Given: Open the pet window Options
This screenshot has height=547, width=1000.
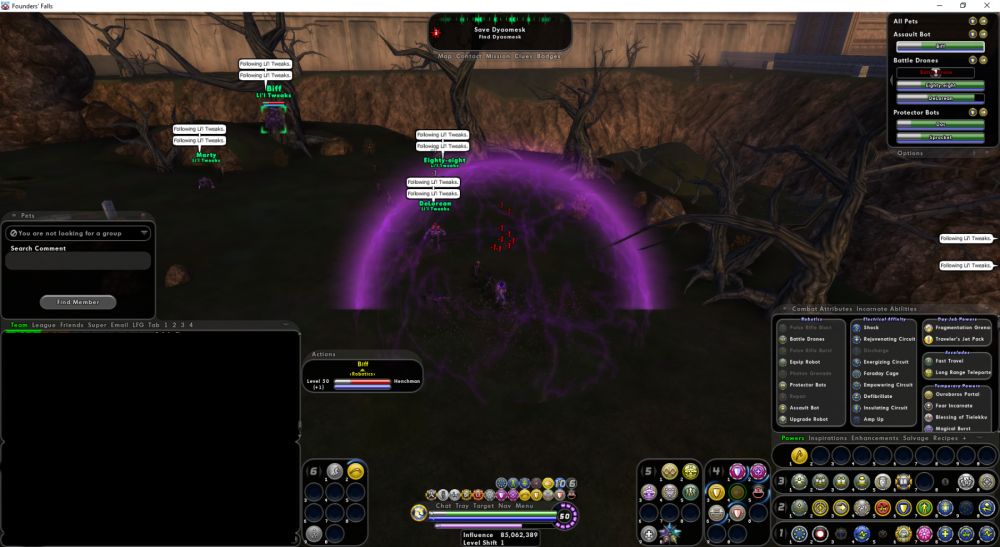Looking at the screenshot, I should 910,153.
